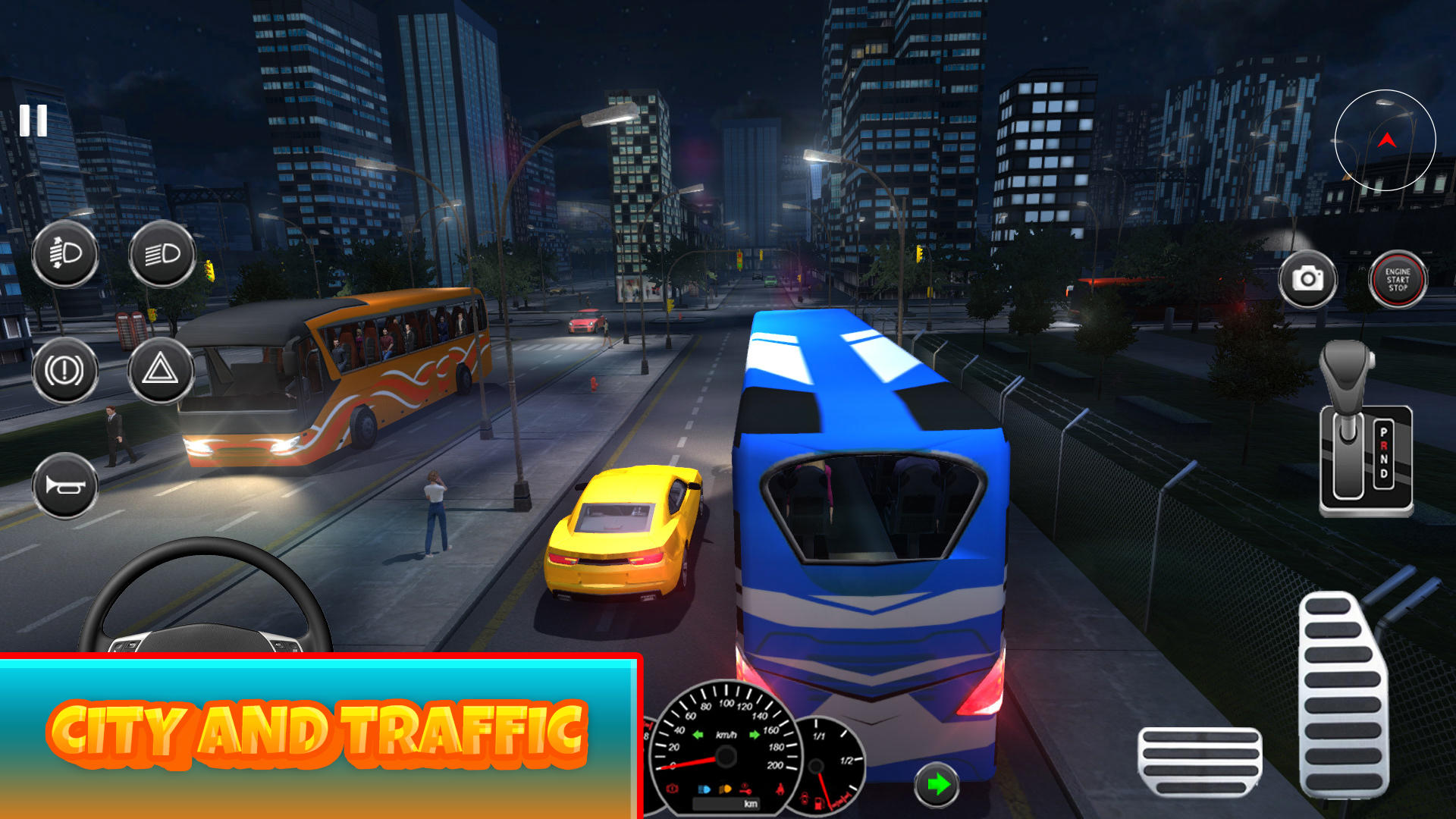
Task: Click the left turn signal arrow on speedometer
Action: [698, 735]
